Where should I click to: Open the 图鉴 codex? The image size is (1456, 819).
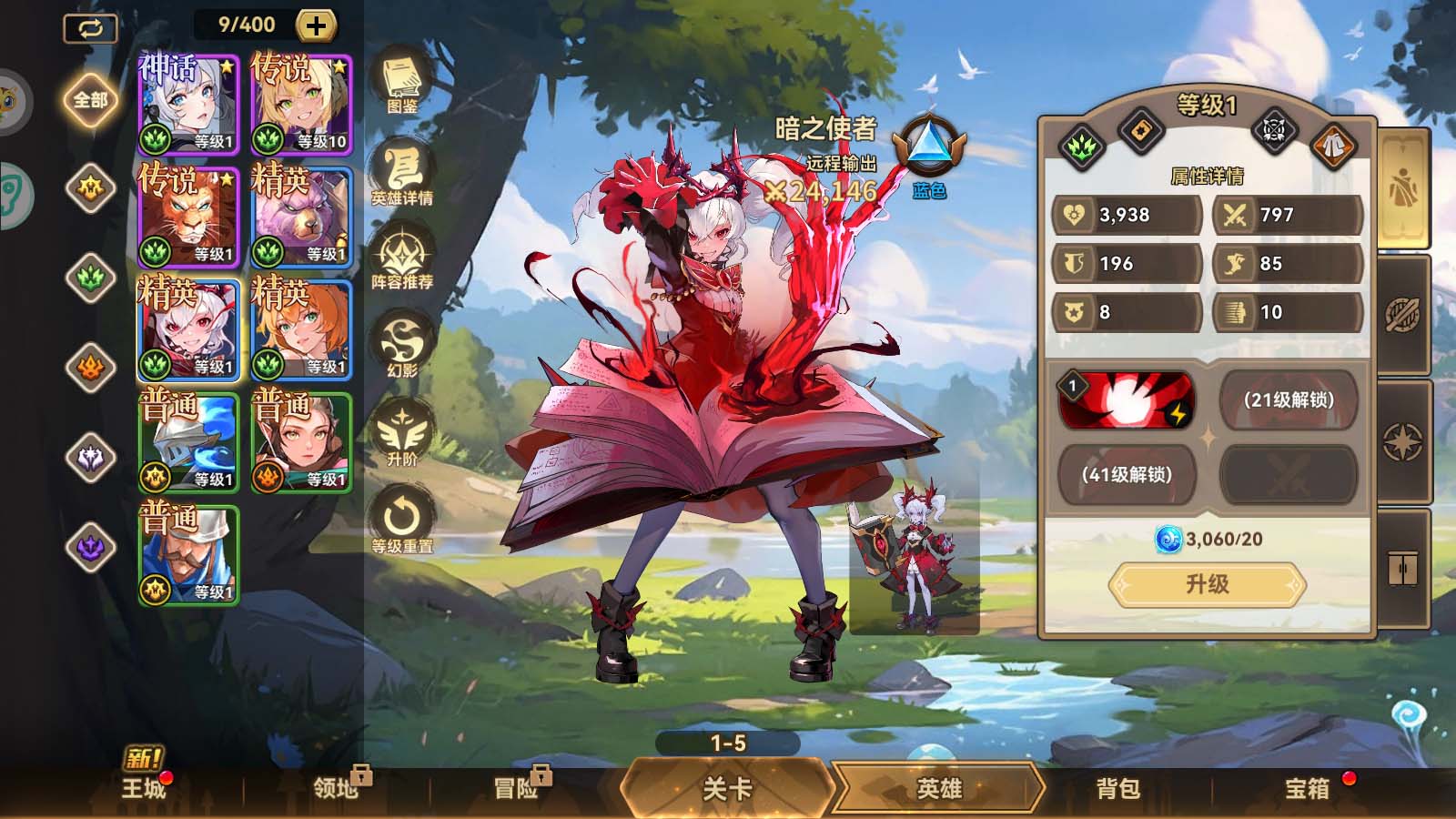(401, 84)
